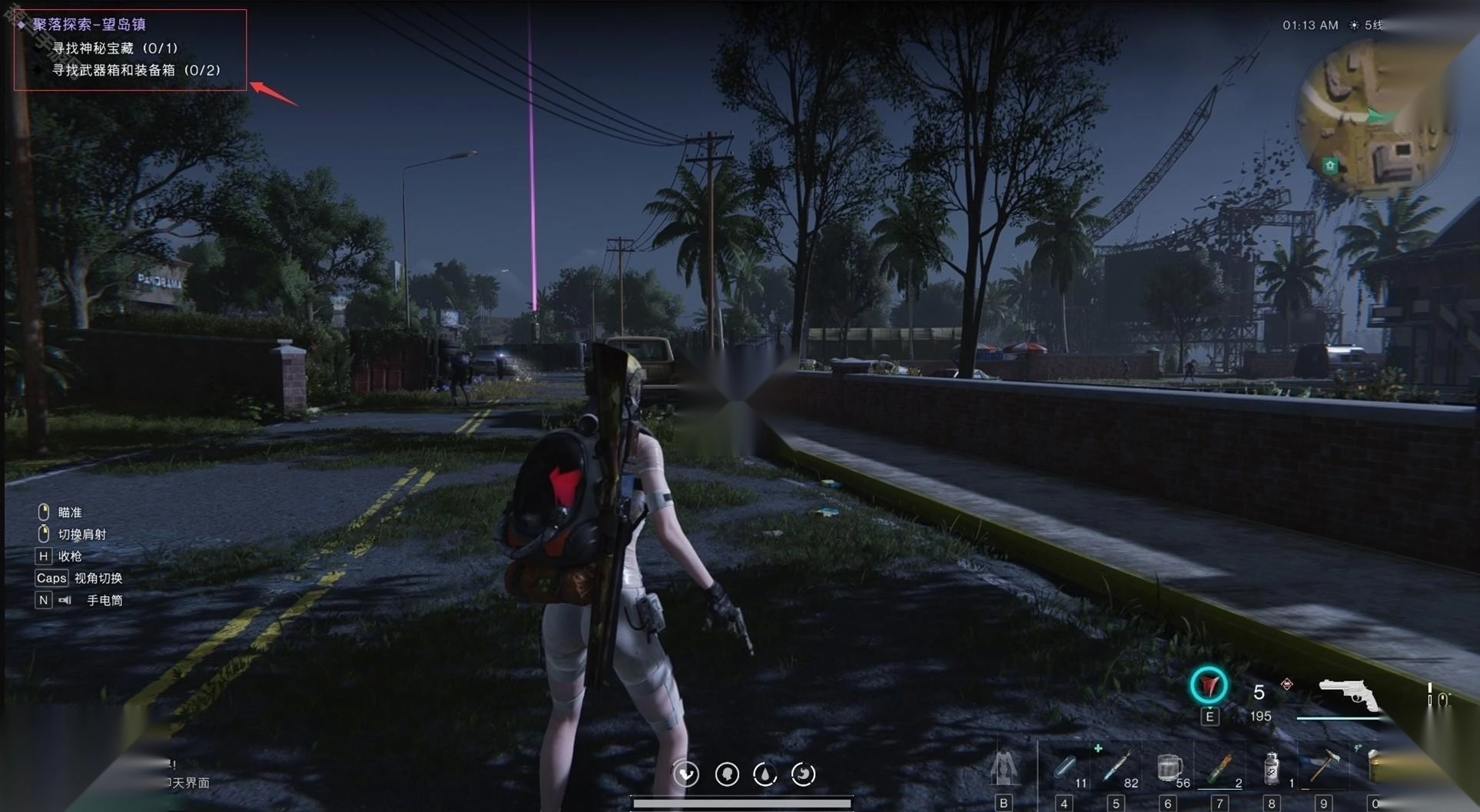Select the white canister hotbar slot
Image resolution: width=1480 pixels, height=812 pixels.
(1272, 767)
